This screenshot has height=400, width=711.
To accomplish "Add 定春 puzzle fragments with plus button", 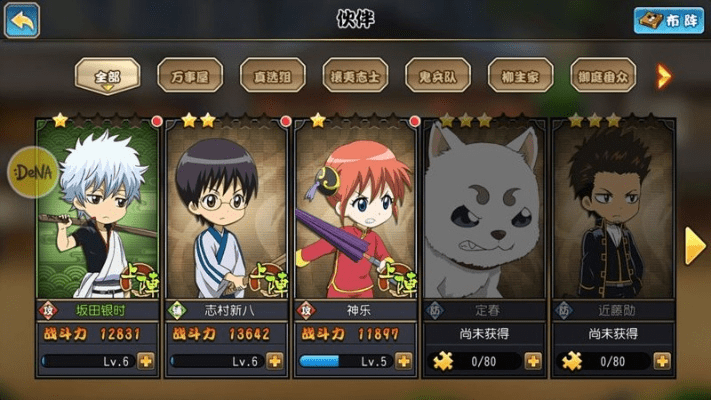I will 533,361.
